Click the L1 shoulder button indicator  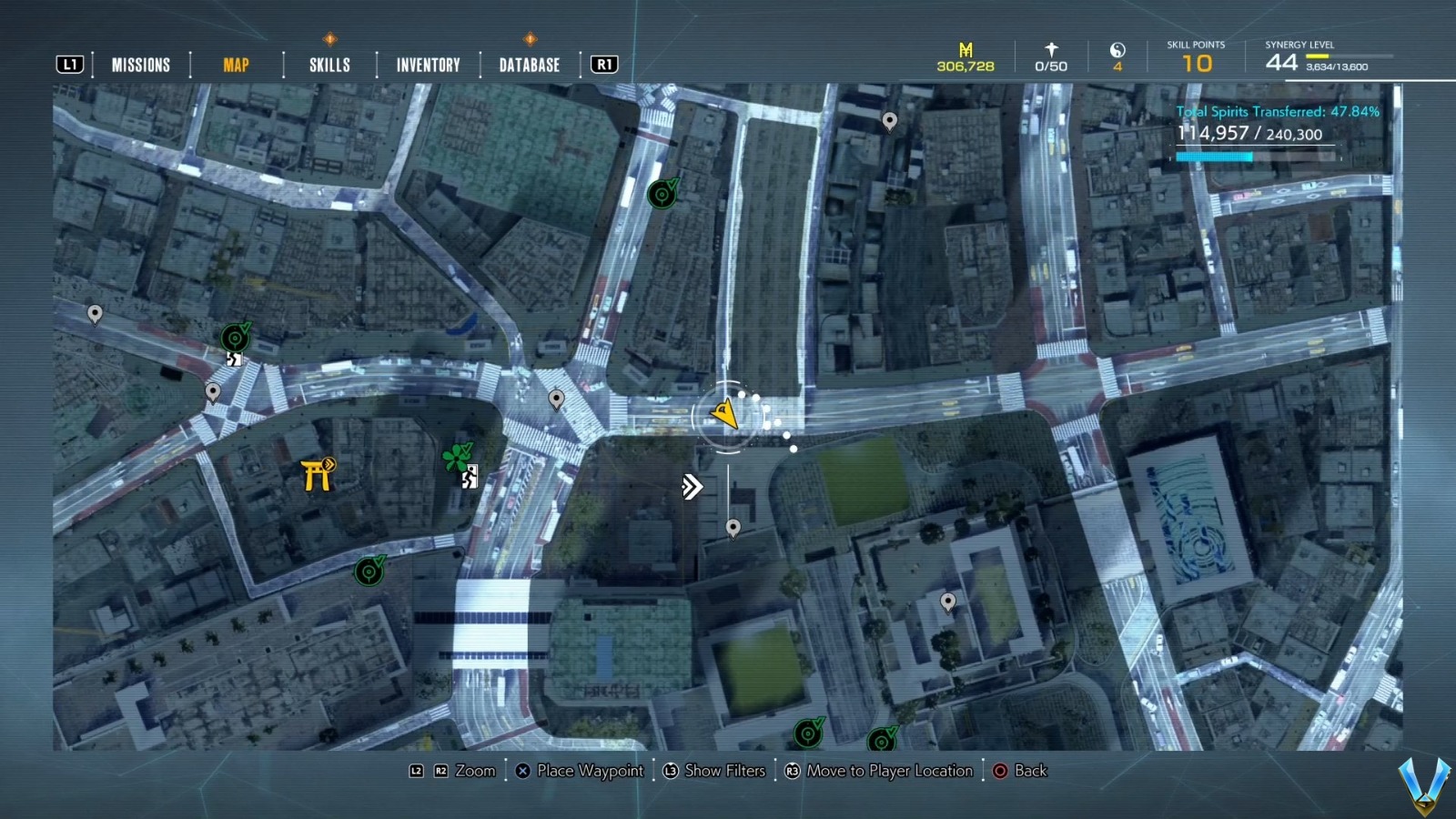coord(70,64)
